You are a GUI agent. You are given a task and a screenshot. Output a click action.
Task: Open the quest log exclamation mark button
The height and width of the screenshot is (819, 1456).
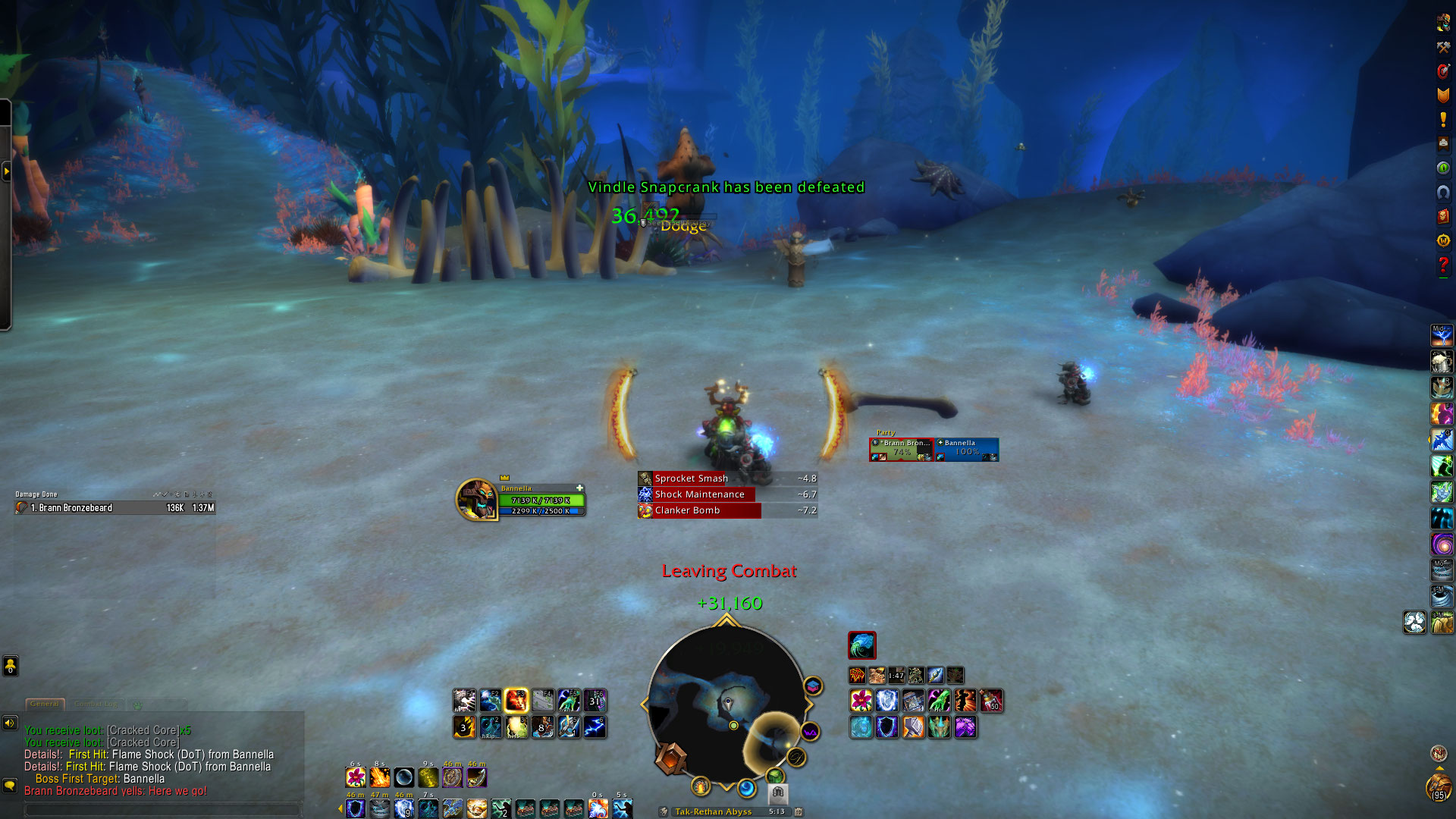1443,119
